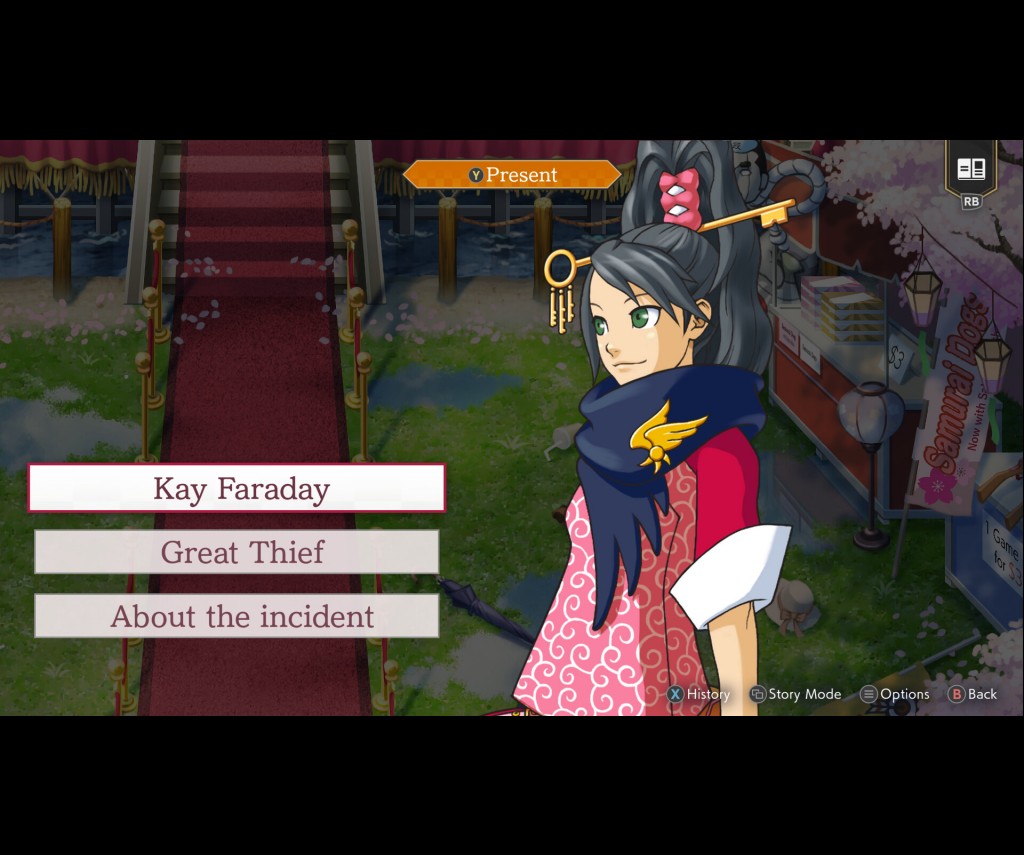Choose the Great Thief topic

pos(237,552)
